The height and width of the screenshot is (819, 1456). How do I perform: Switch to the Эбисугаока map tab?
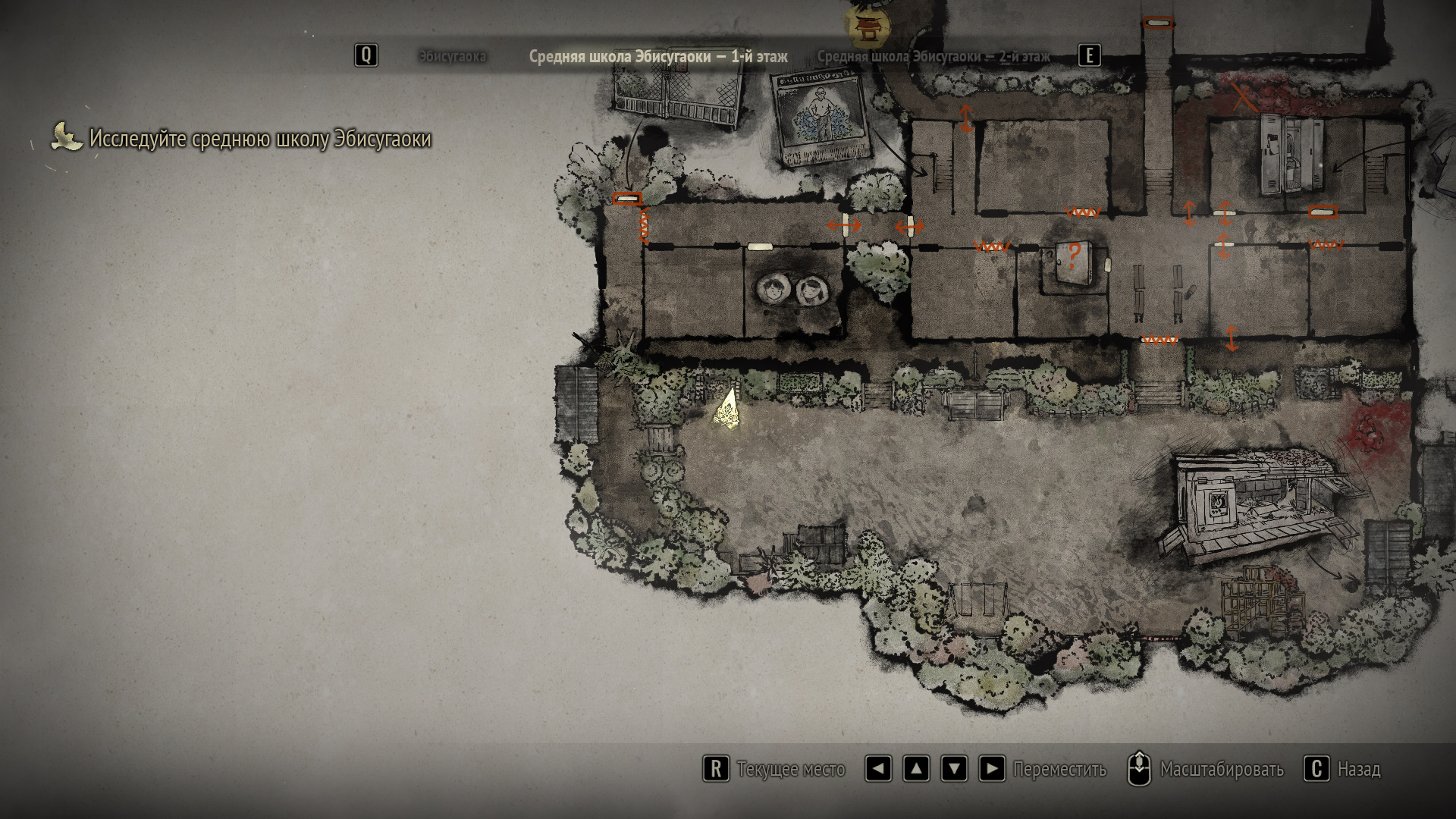pyautogui.click(x=452, y=57)
